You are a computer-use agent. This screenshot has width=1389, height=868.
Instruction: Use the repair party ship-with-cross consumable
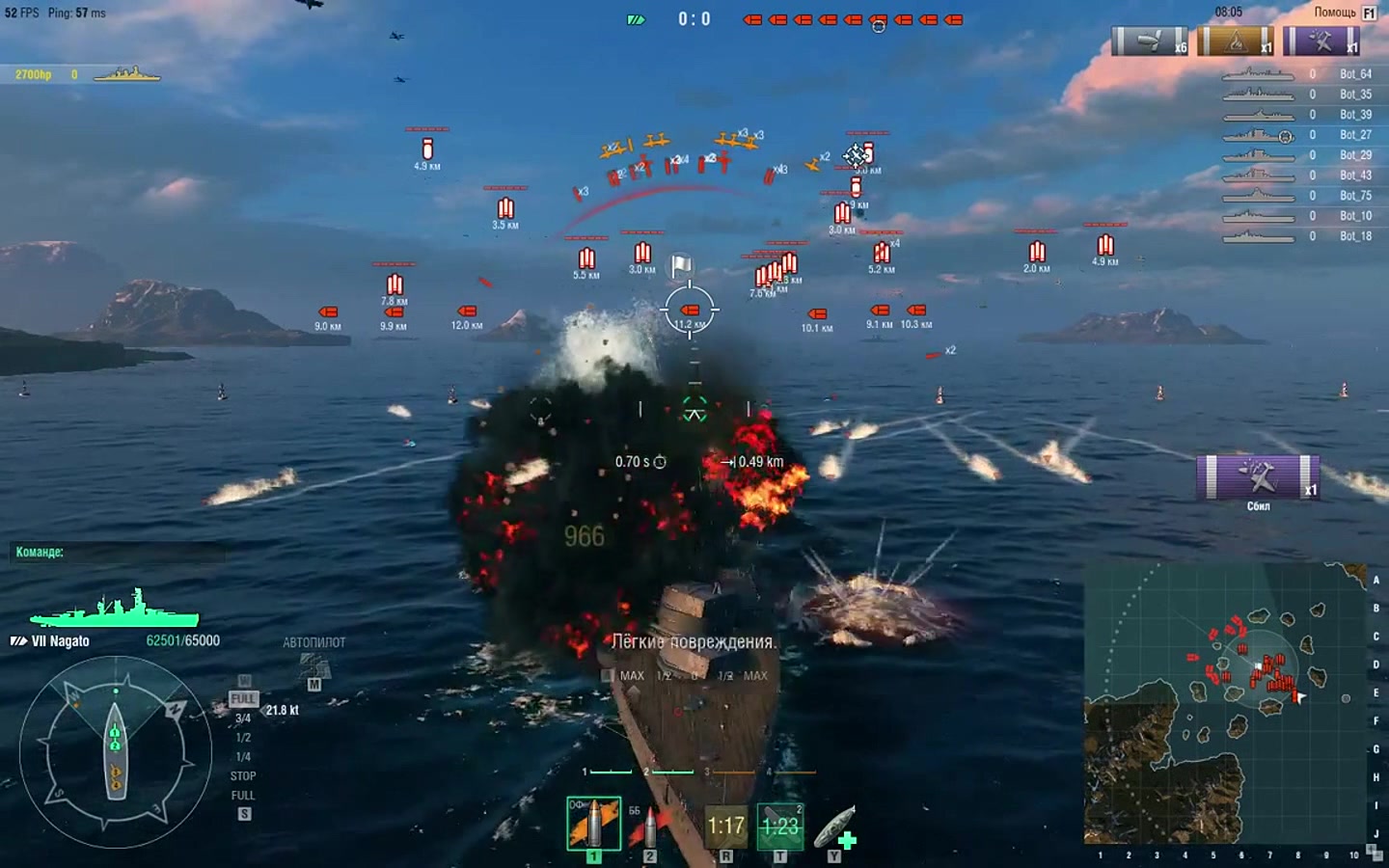click(835, 827)
